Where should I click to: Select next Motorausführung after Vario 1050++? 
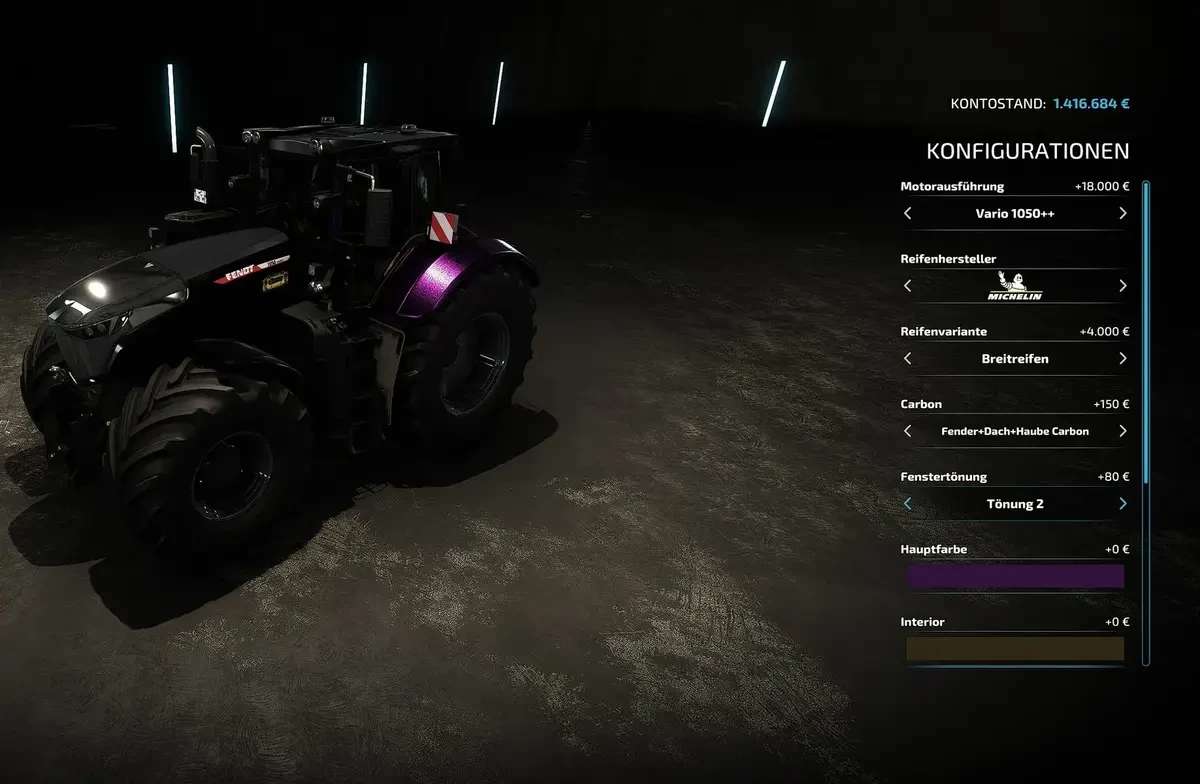click(1122, 213)
